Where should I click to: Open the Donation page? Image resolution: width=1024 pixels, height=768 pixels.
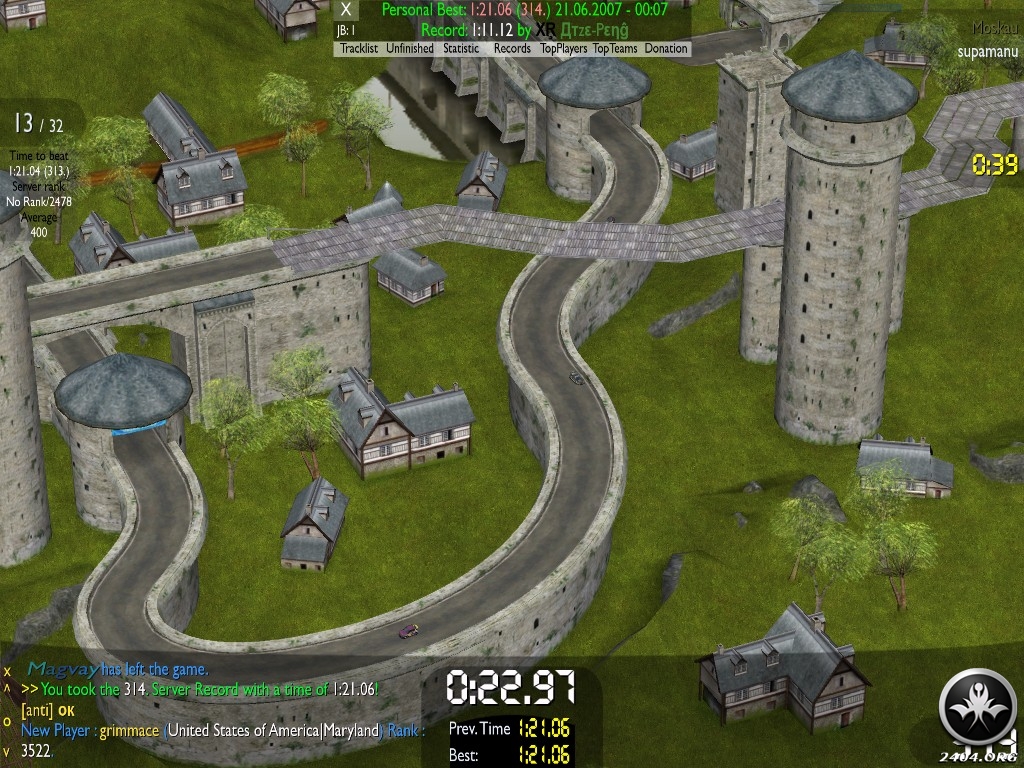click(666, 48)
